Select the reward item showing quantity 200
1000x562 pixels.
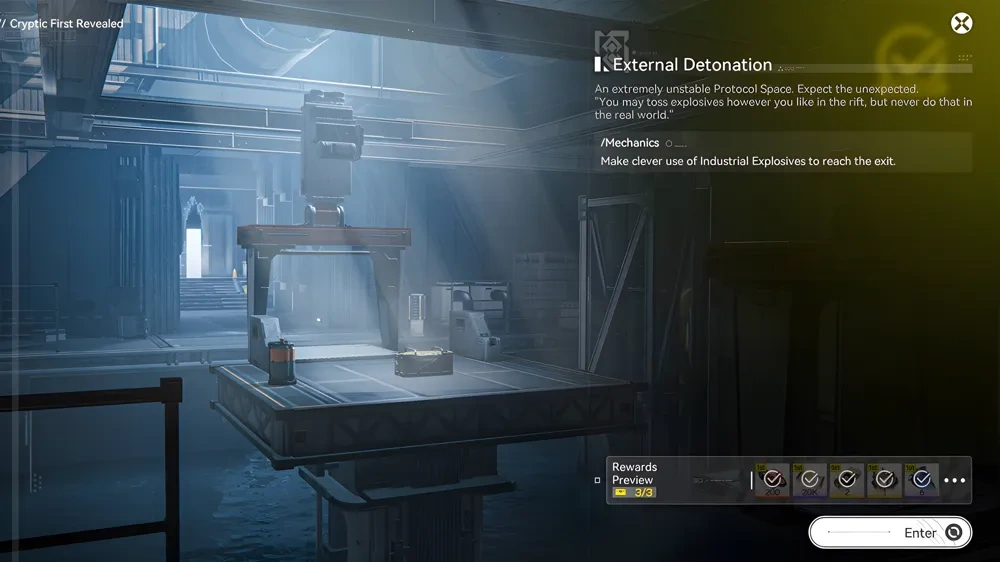[x=772, y=481]
